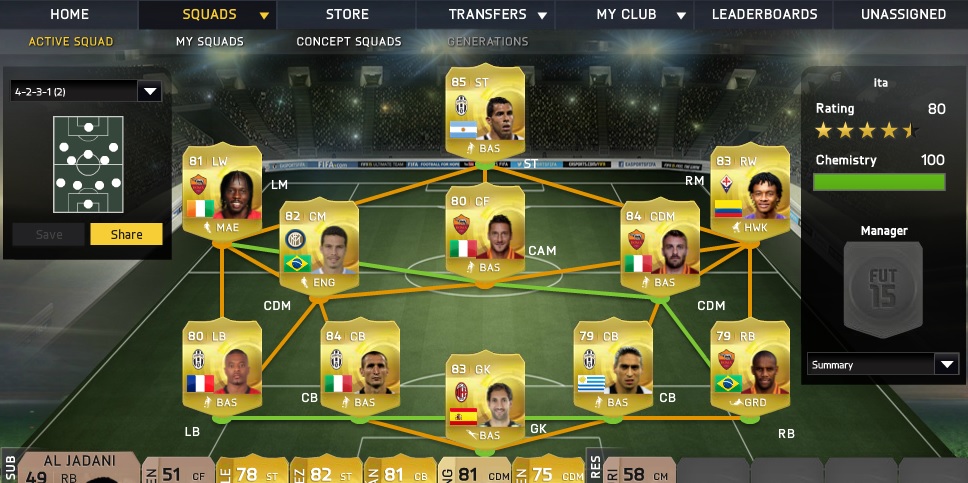Viewport: 968px width, 483px height.
Task: Expand the Transfers menu
Action: click(x=498, y=15)
